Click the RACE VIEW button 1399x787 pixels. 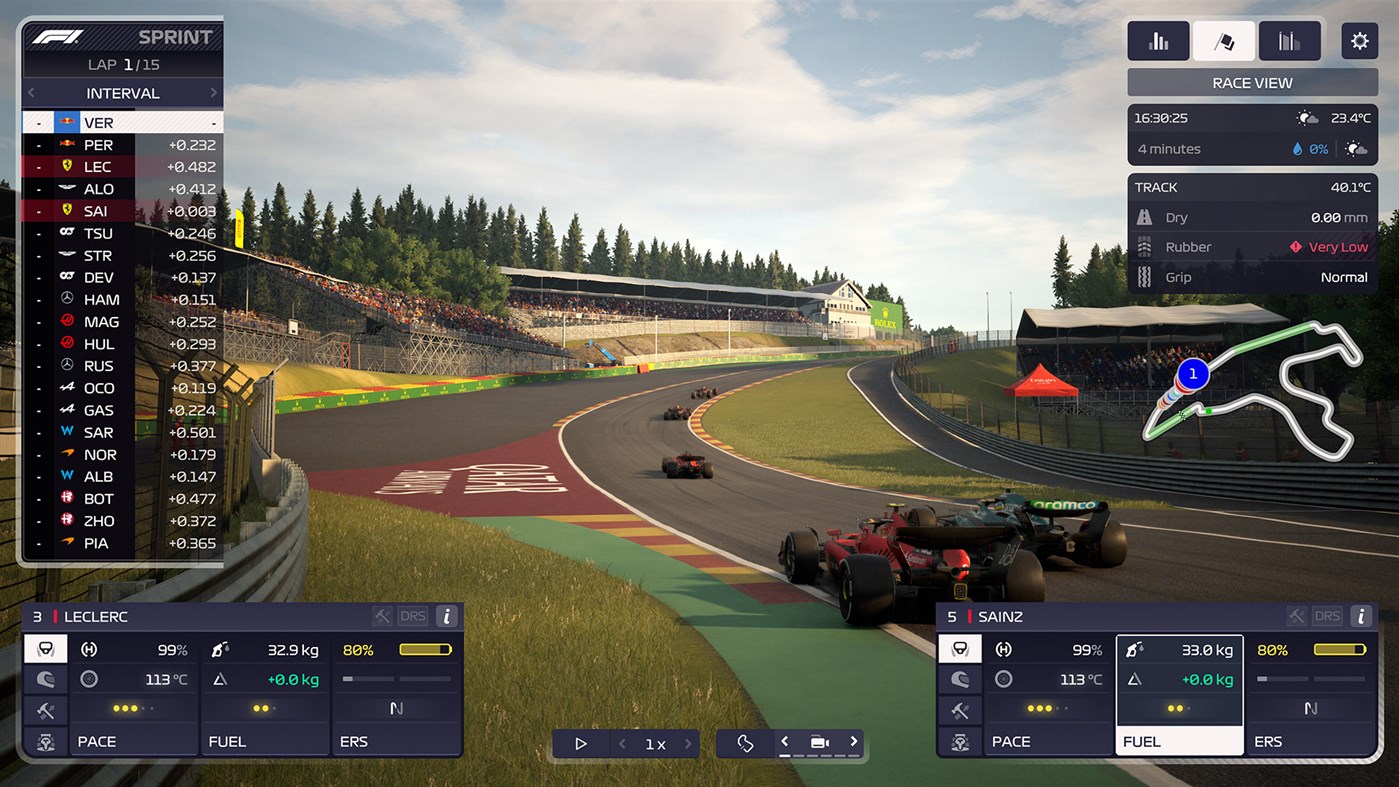pos(1251,82)
